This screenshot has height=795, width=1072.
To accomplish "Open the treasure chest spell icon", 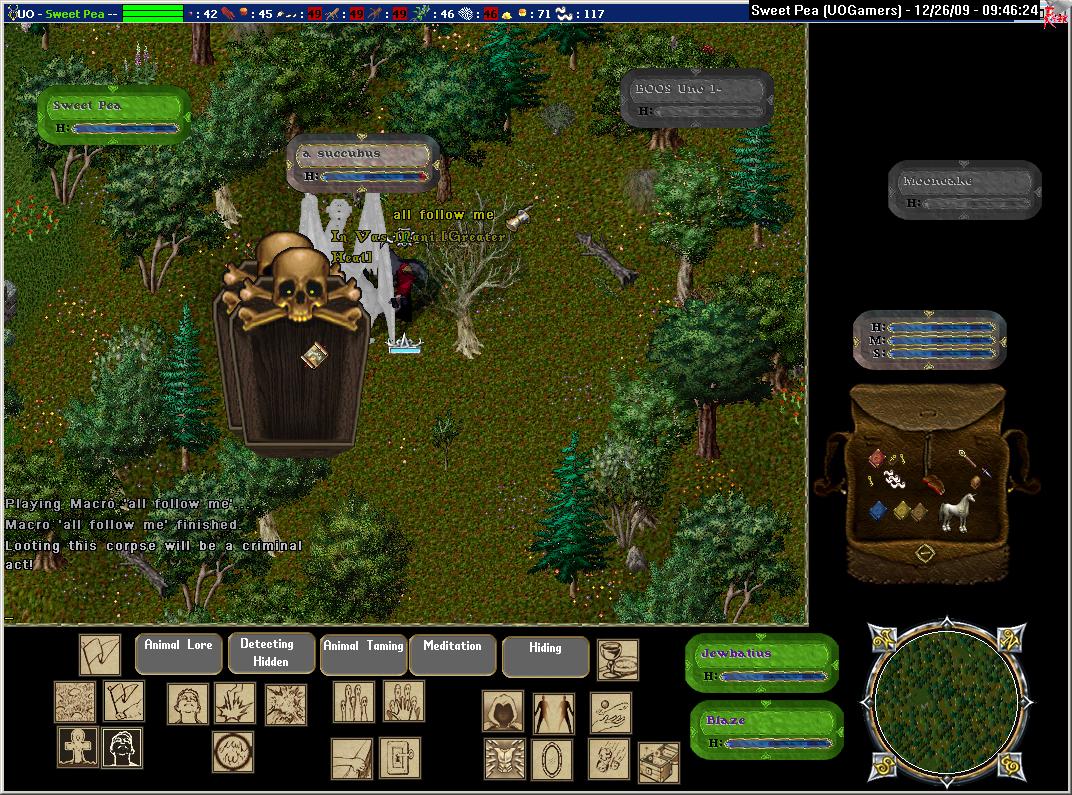I will coord(658,762).
